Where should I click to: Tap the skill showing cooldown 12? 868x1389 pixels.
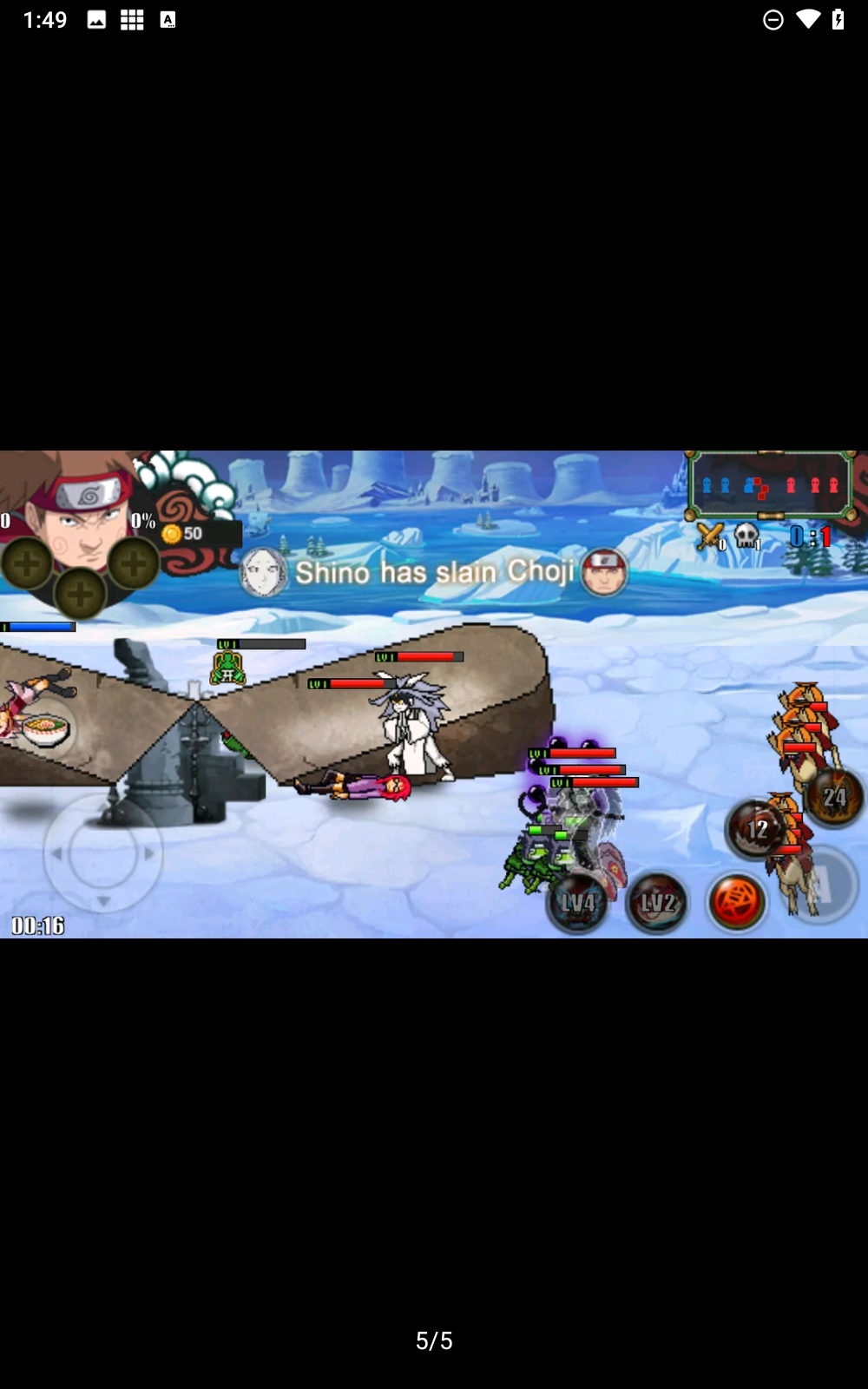pos(757,829)
